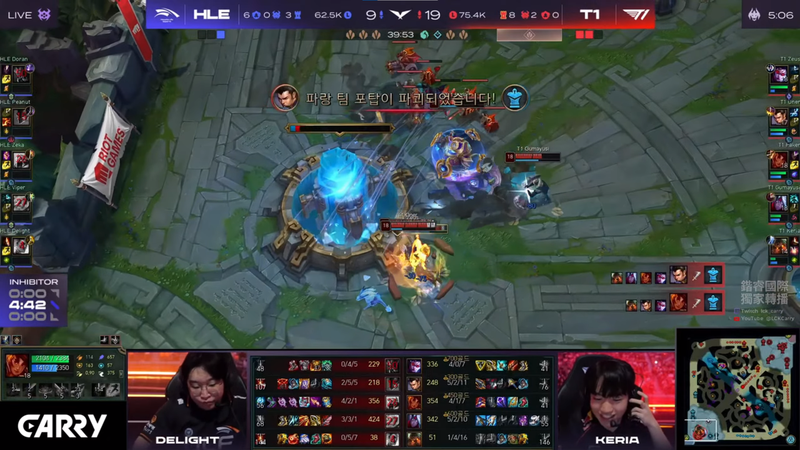Click the Keria player webcam feed

pos(616,399)
